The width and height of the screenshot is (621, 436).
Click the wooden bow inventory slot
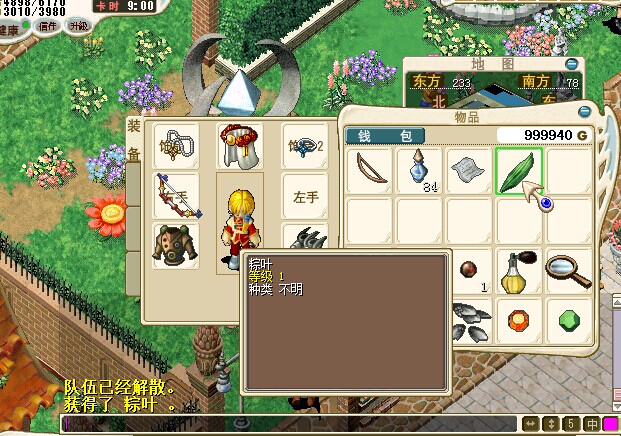click(x=370, y=171)
